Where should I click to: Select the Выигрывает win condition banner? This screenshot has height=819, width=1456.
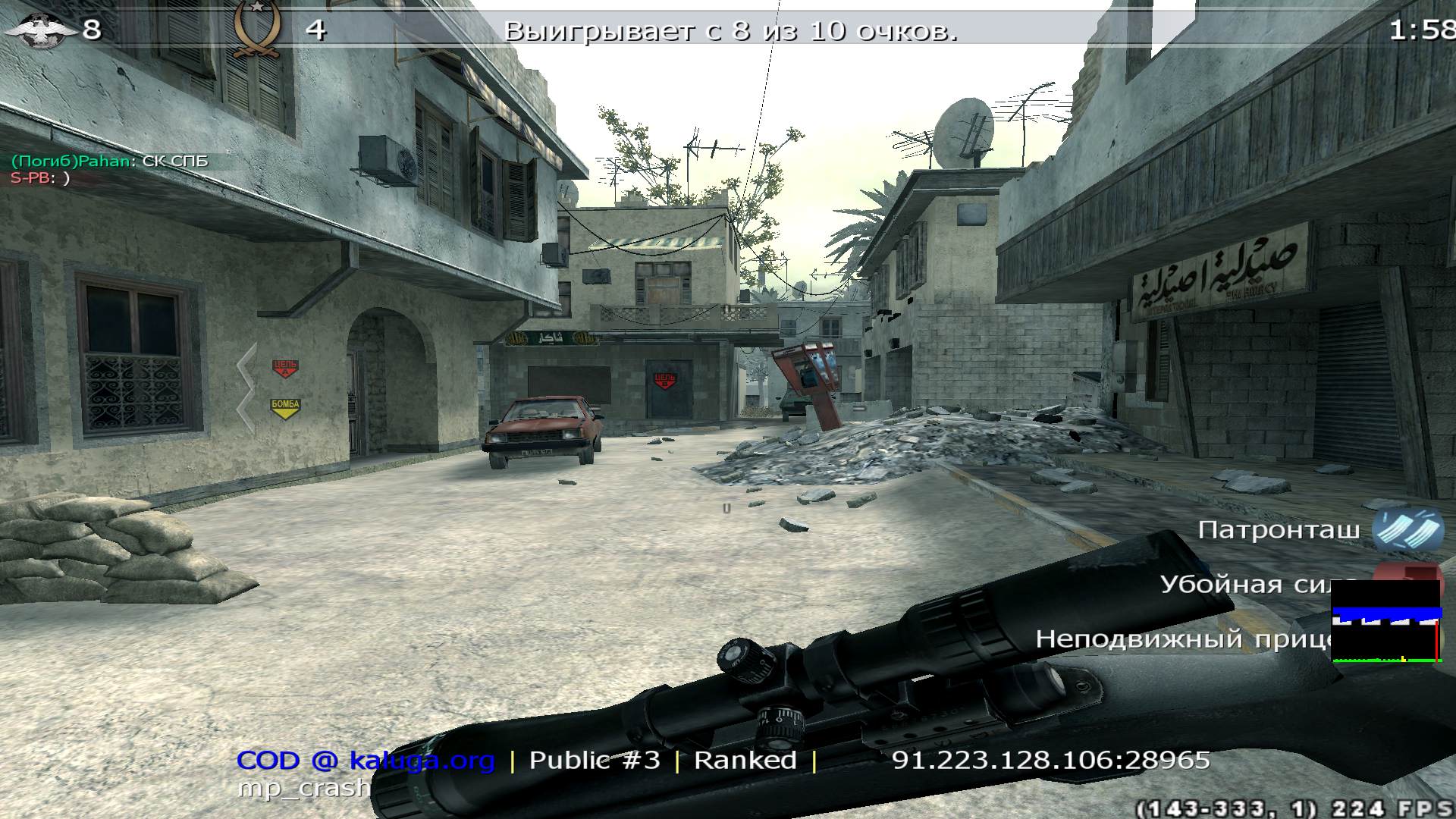click(732, 31)
